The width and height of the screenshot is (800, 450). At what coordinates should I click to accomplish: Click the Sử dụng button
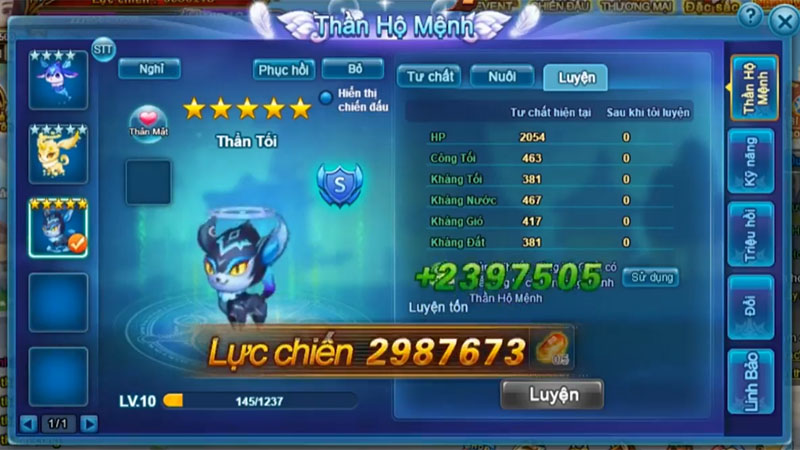pos(651,277)
